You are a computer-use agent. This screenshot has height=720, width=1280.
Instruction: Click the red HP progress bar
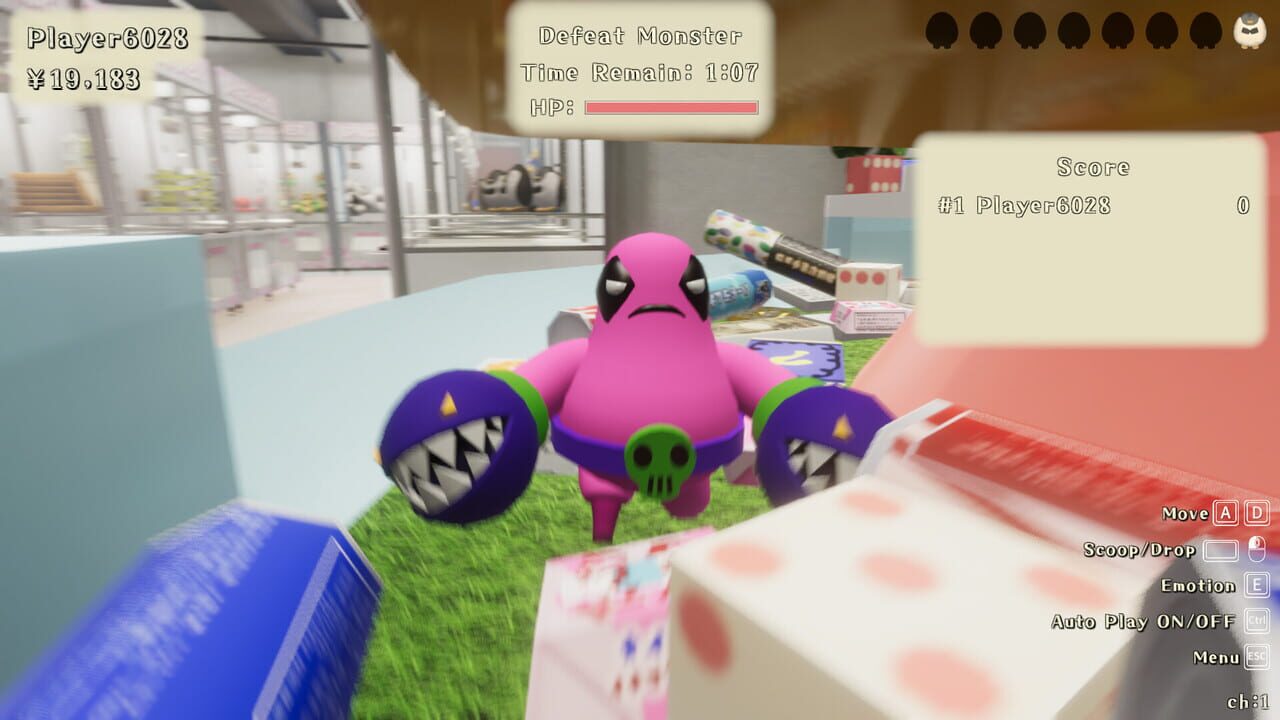point(670,106)
